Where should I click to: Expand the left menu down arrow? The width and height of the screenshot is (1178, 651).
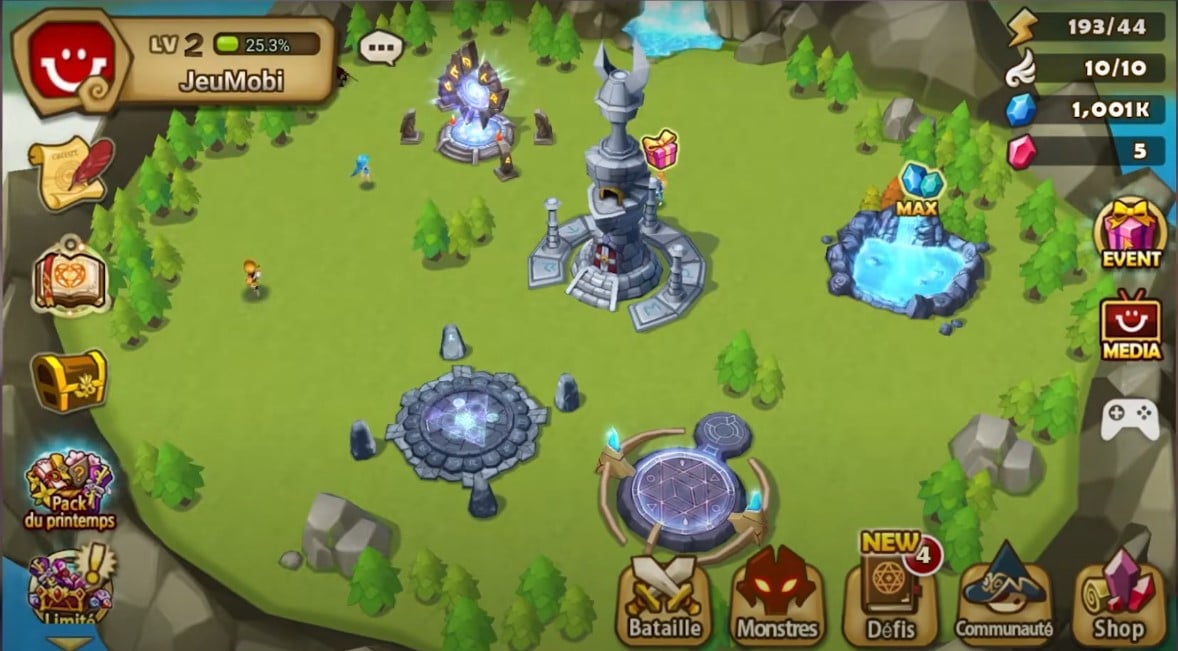tap(68, 643)
